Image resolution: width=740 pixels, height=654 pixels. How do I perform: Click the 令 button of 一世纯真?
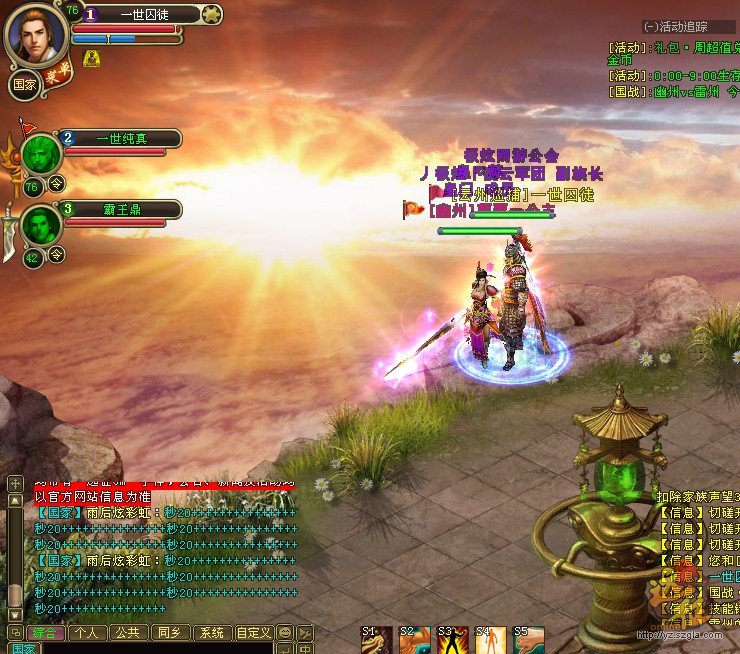pyautogui.click(x=57, y=183)
